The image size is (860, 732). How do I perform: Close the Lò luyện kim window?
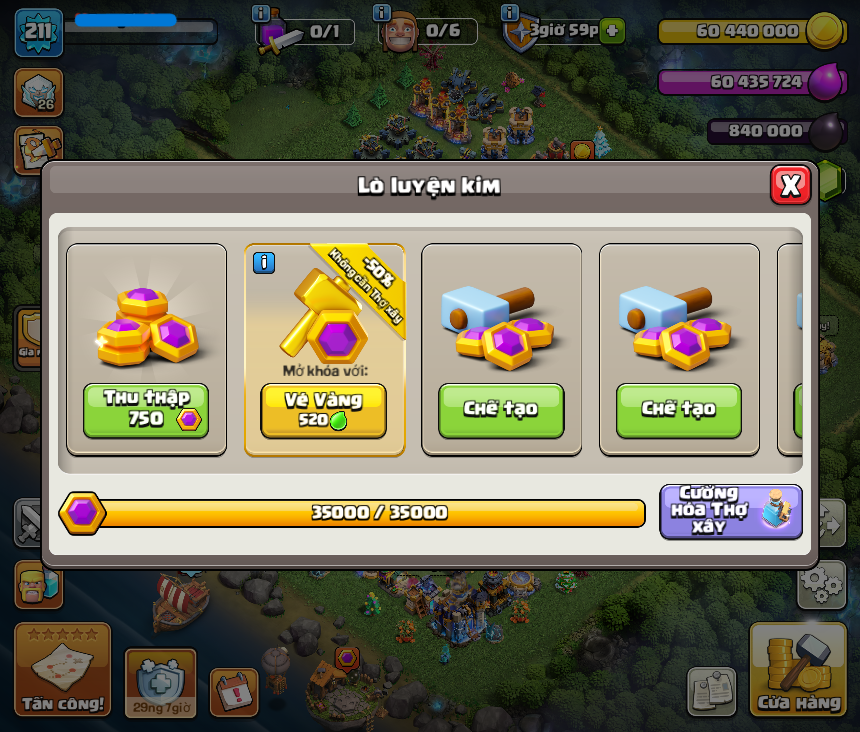[790, 185]
